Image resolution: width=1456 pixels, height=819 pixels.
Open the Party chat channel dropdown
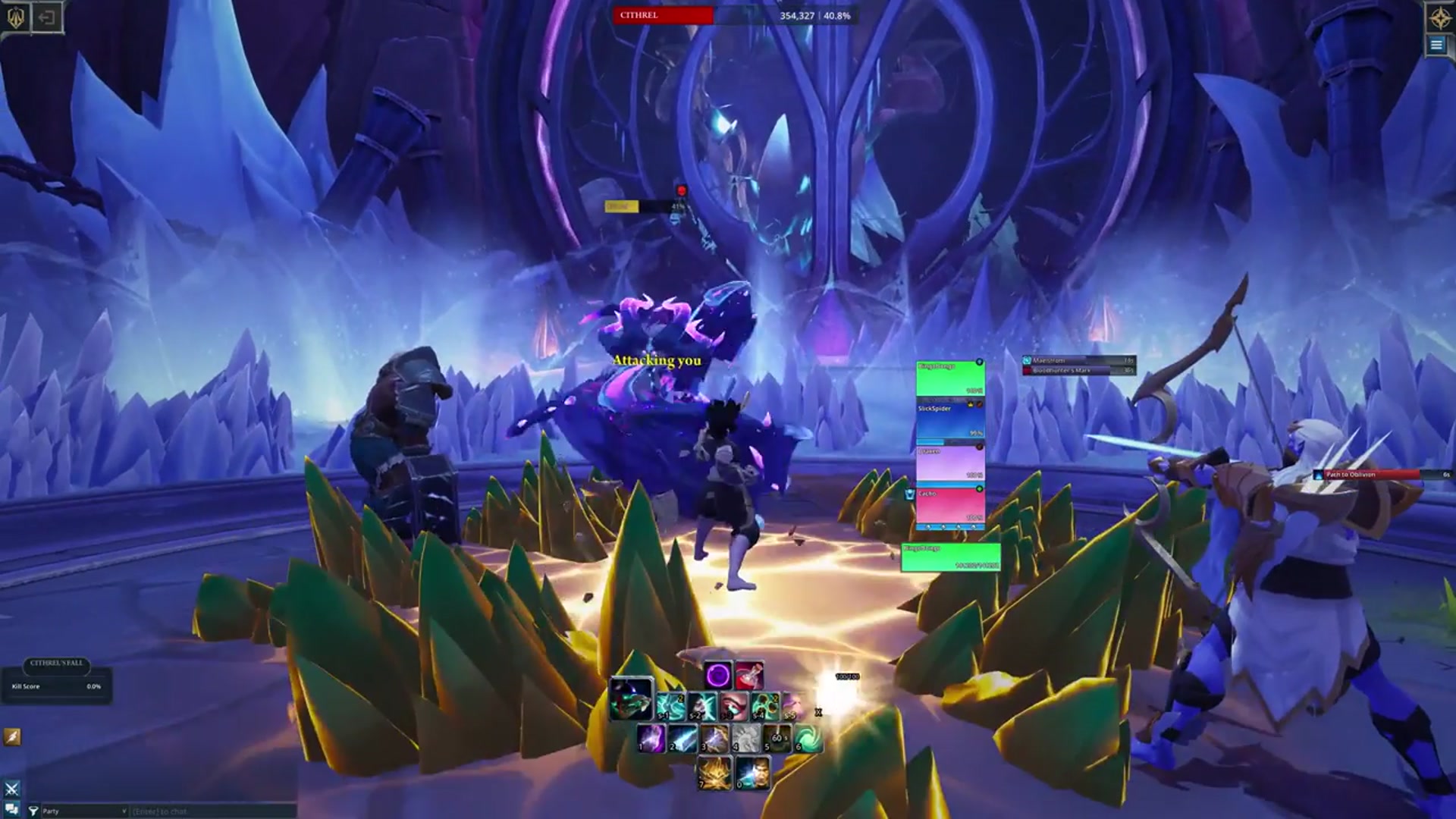(x=83, y=811)
